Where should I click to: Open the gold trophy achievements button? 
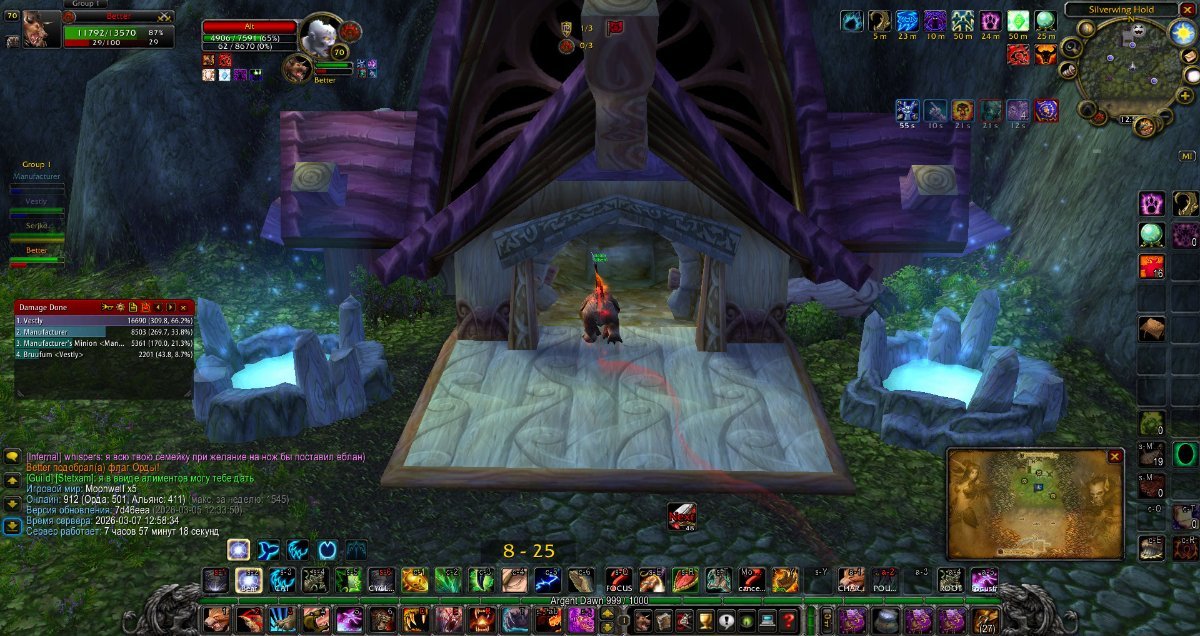705,619
